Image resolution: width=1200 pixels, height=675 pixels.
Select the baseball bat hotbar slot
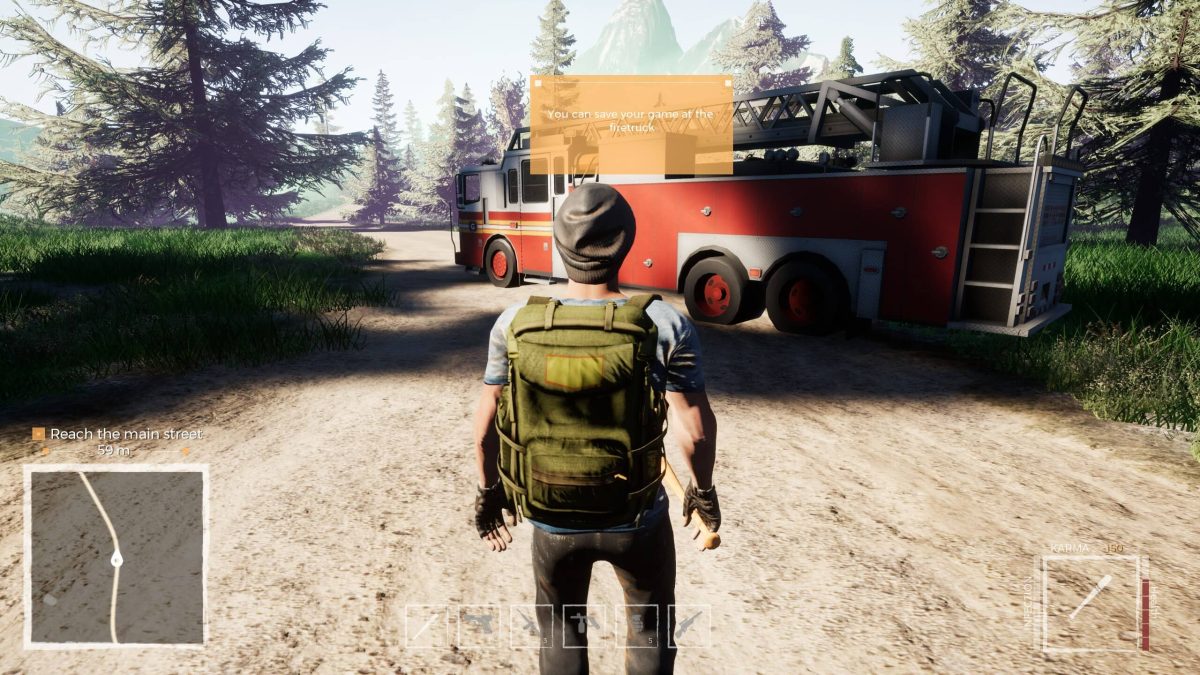point(427,626)
